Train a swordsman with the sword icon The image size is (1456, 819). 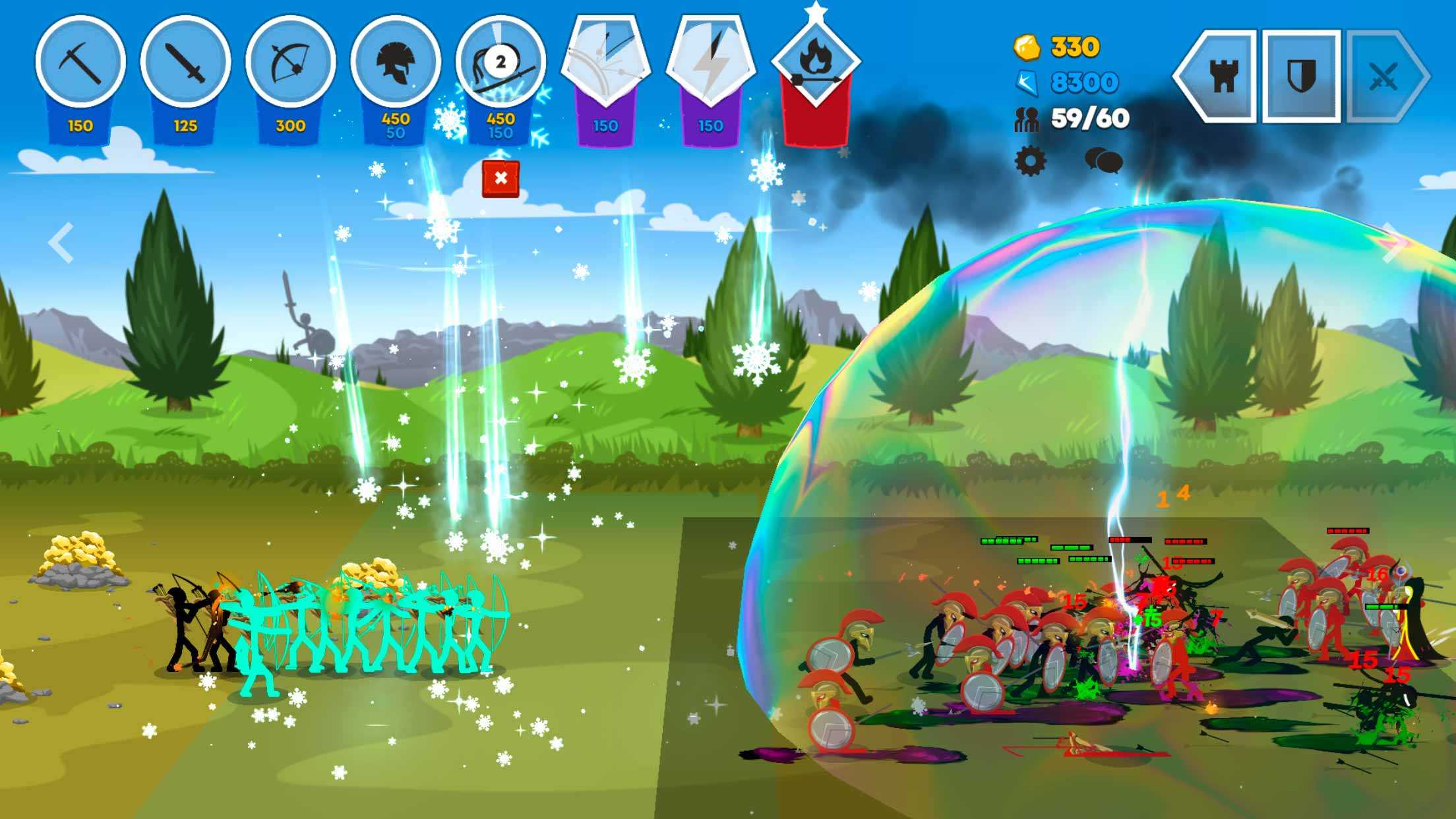(185, 62)
